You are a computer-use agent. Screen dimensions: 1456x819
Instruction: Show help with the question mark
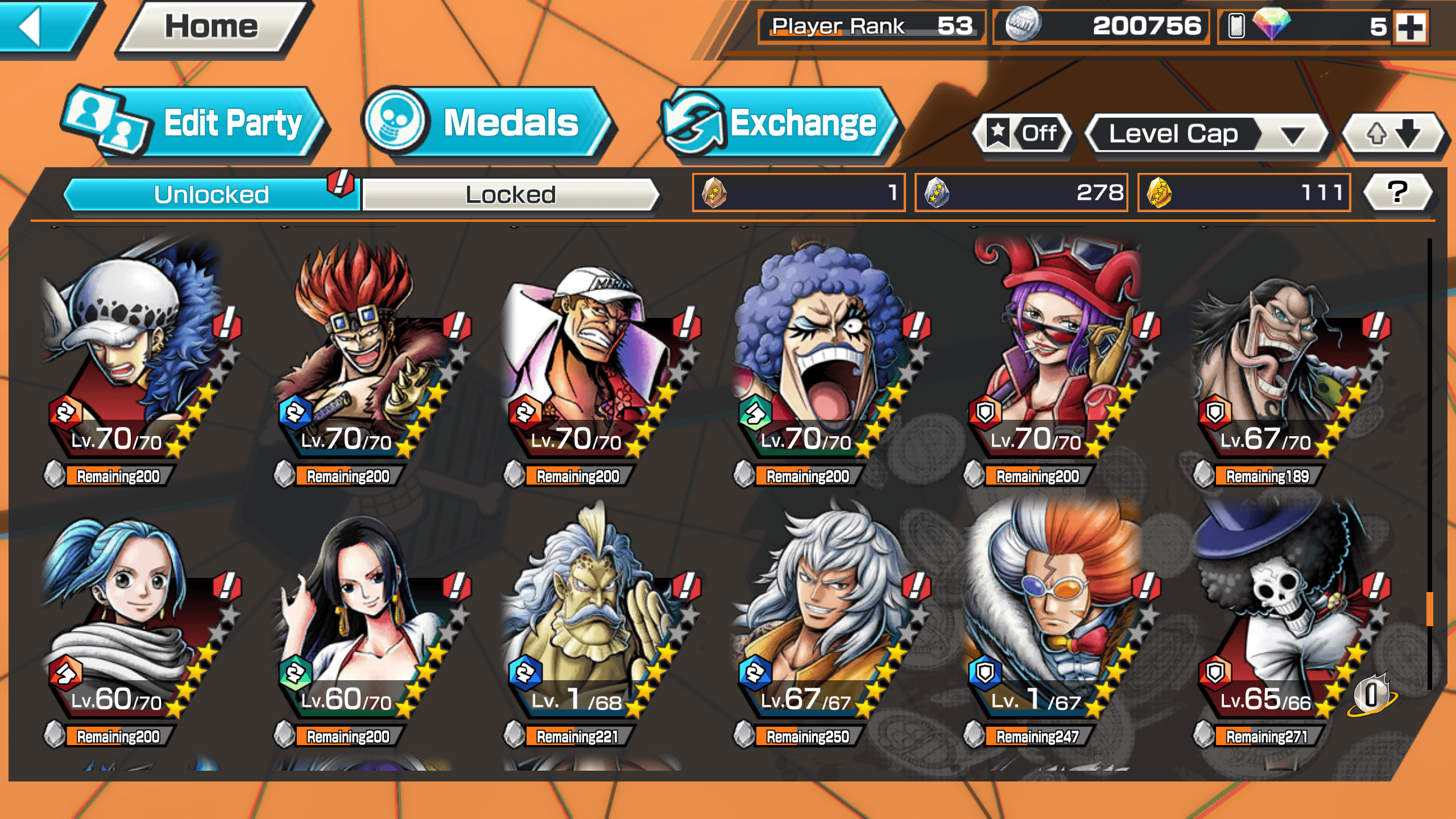[1397, 192]
